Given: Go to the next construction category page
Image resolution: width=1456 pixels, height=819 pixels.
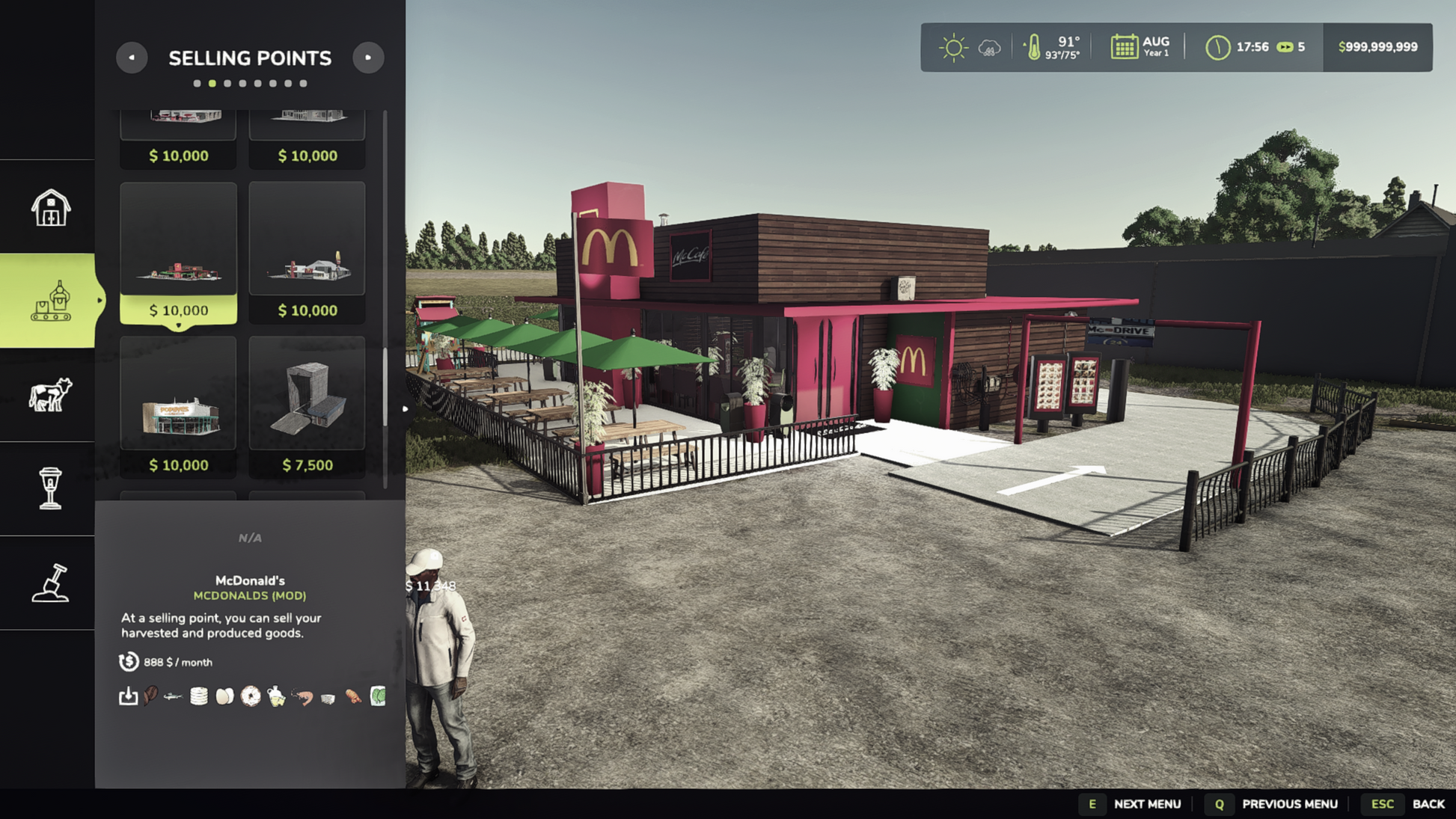Looking at the screenshot, I should coord(368,58).
